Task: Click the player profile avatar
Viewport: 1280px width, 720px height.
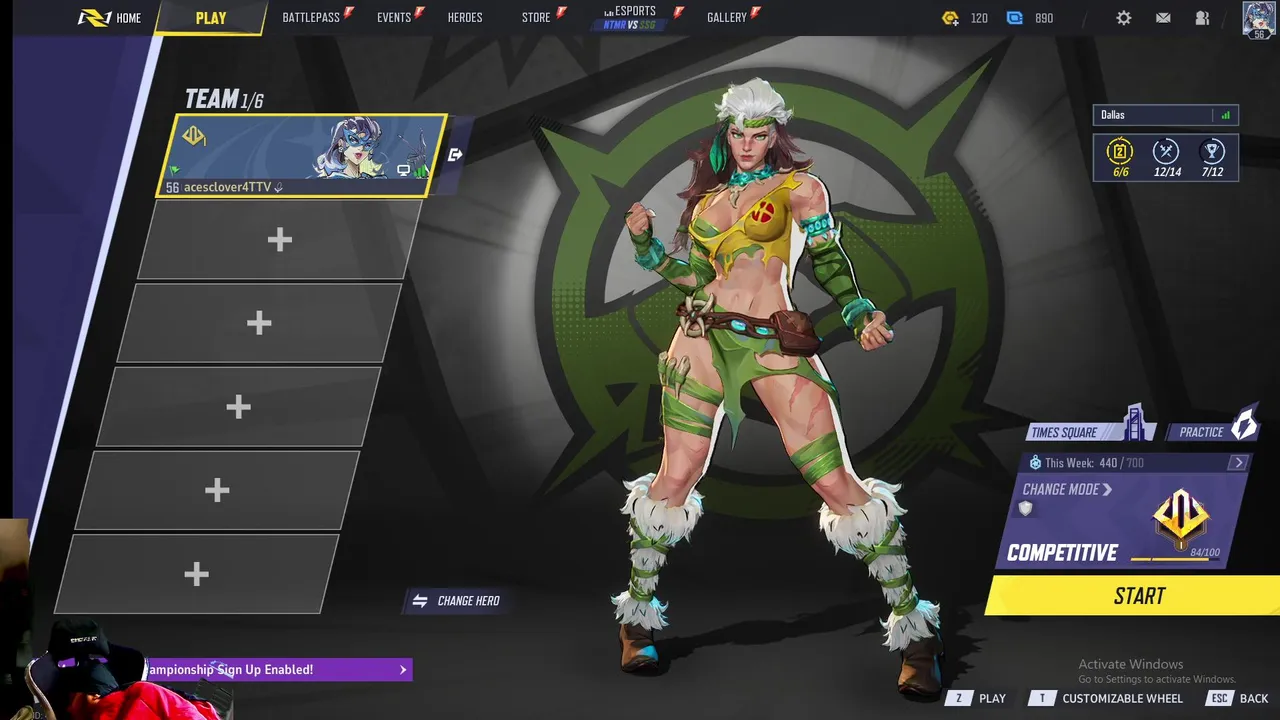Action: coord(1258,19)
